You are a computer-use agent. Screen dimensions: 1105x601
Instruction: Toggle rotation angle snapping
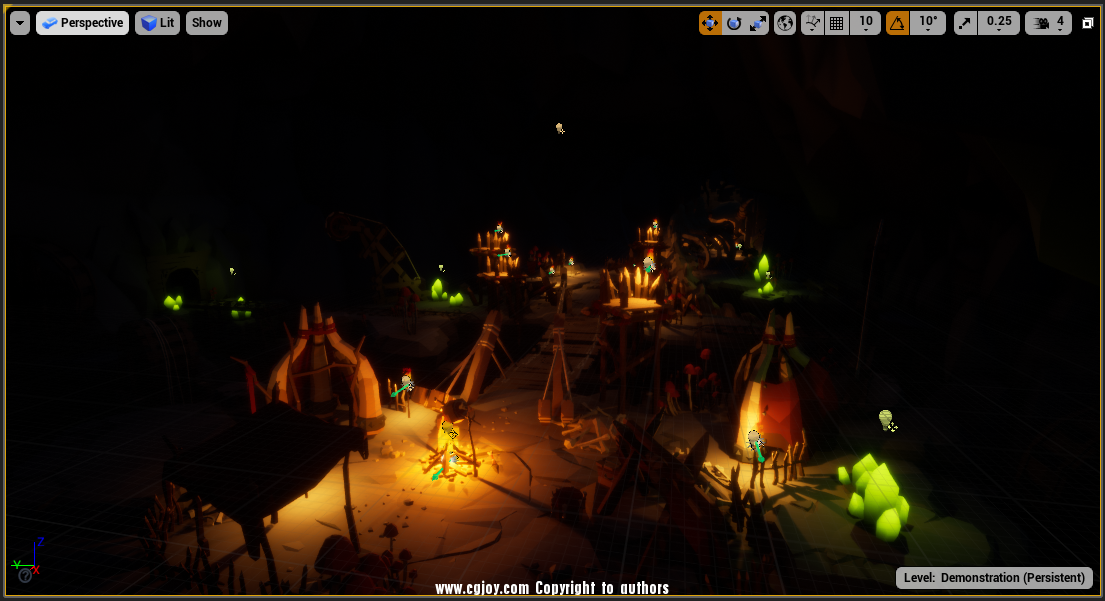898,23
